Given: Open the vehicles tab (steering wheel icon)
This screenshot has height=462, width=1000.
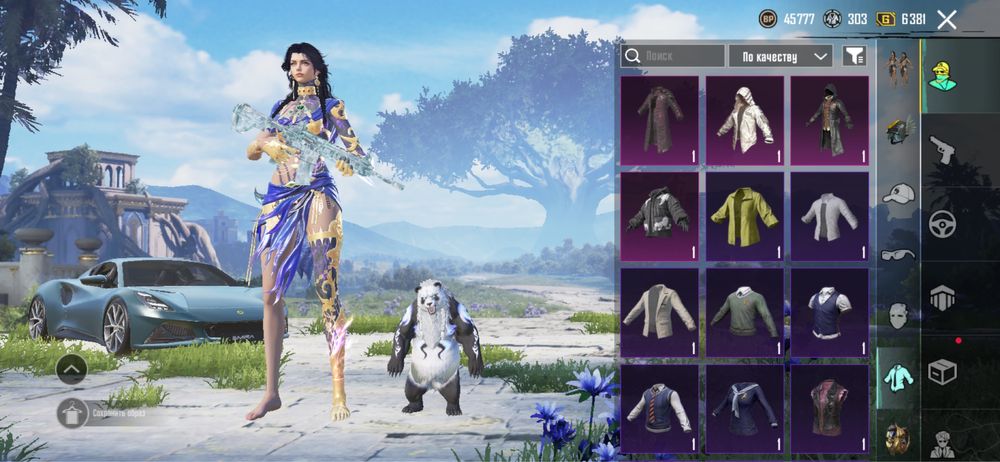Looking at the screenshot, I should [942, 224].
